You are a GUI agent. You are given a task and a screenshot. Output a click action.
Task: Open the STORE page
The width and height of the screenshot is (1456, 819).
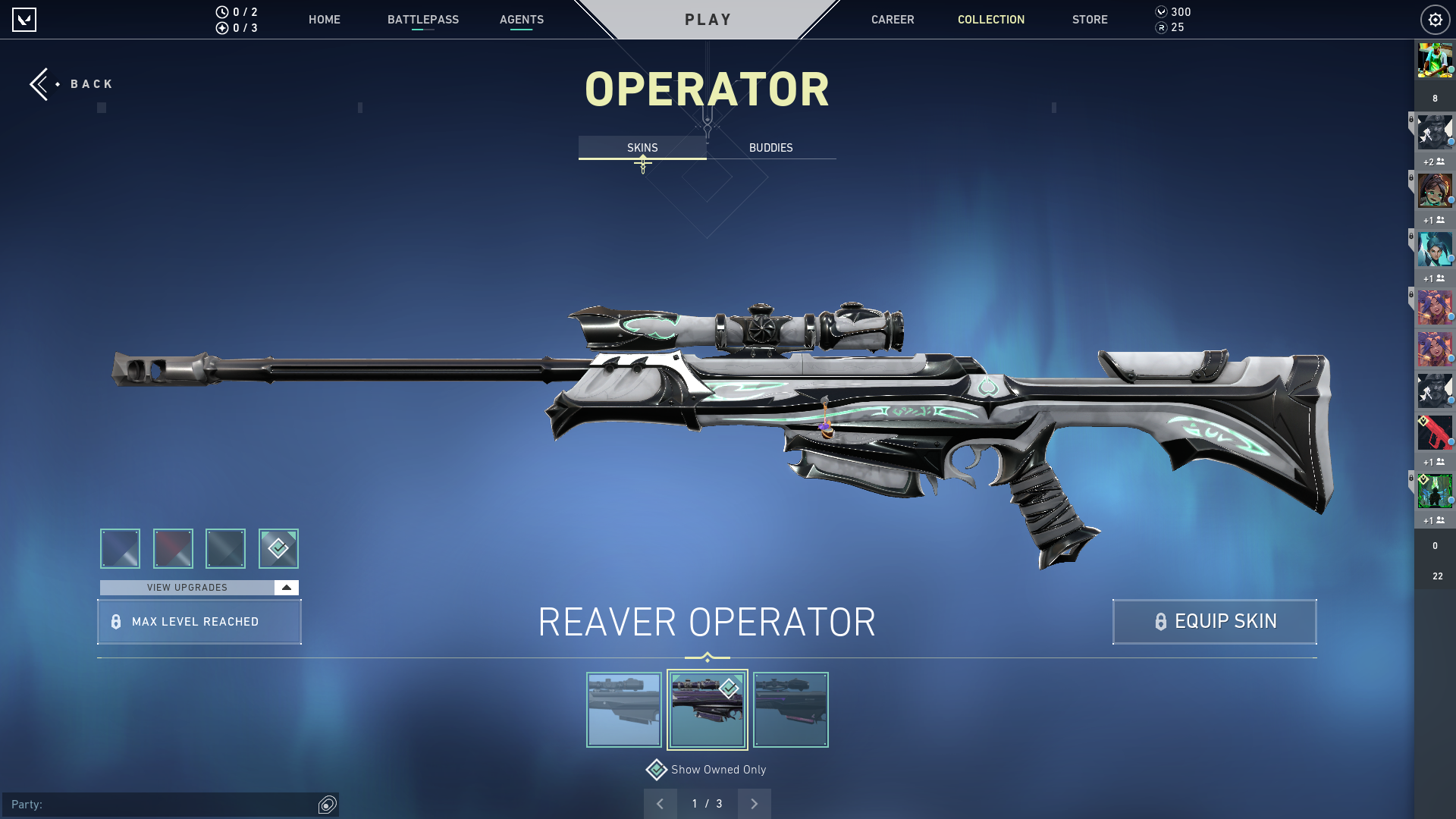pos(1090,20)
